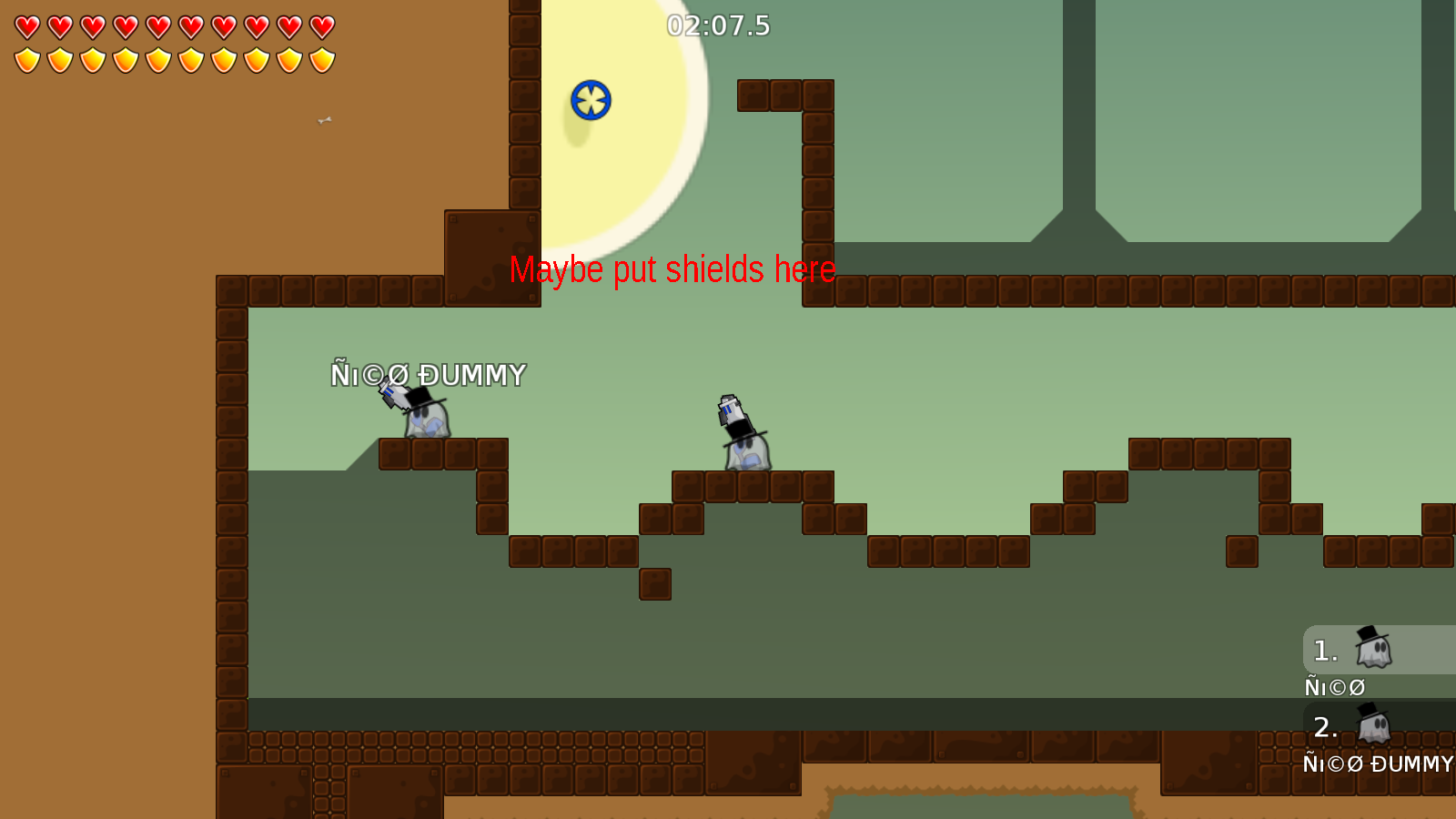Click the last shield icon in the armor row
The width and height of the screenshot is (1456, 819).
[320, 60]
